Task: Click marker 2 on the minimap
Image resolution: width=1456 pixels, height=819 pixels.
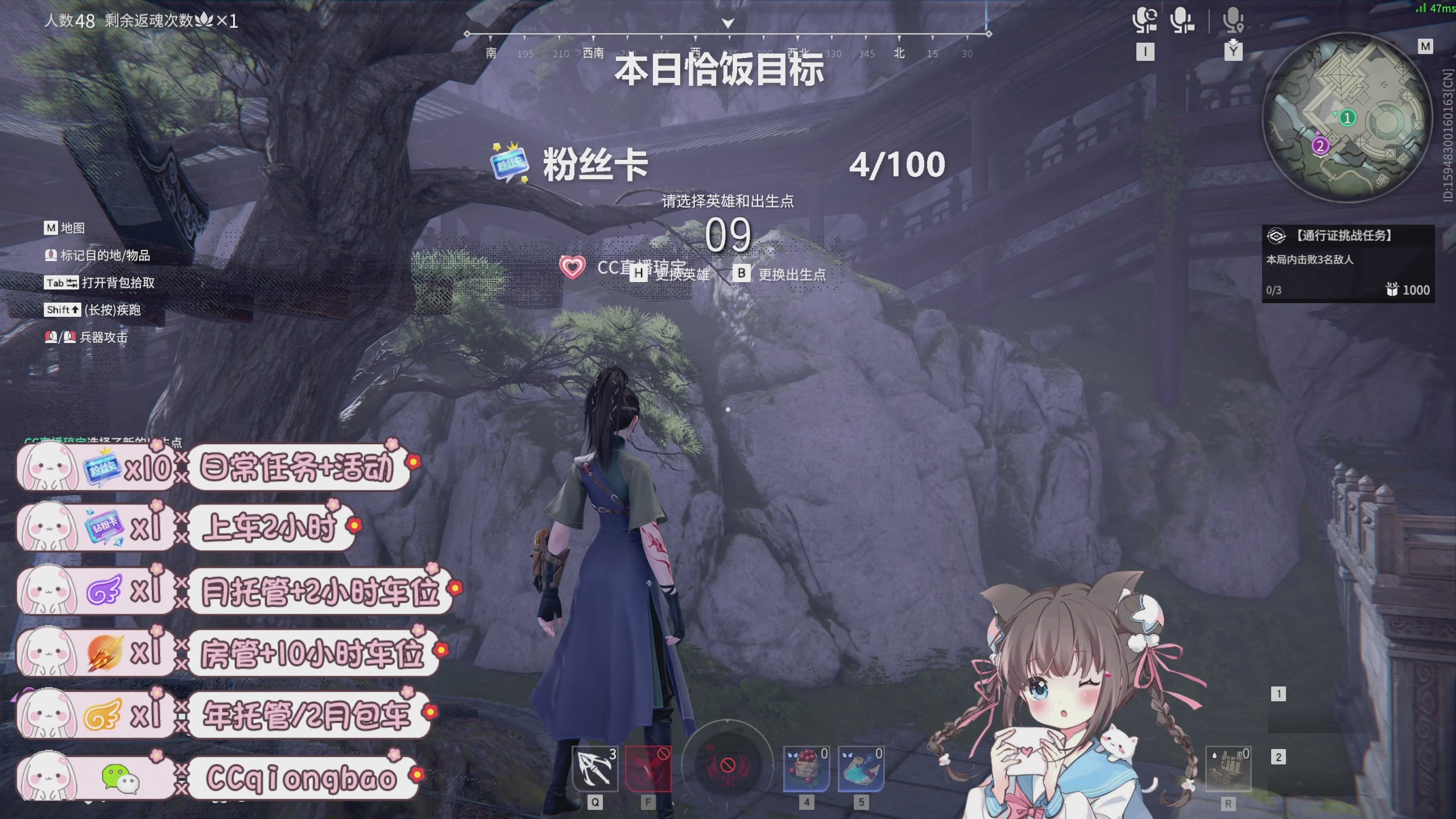Action: 1319,146
